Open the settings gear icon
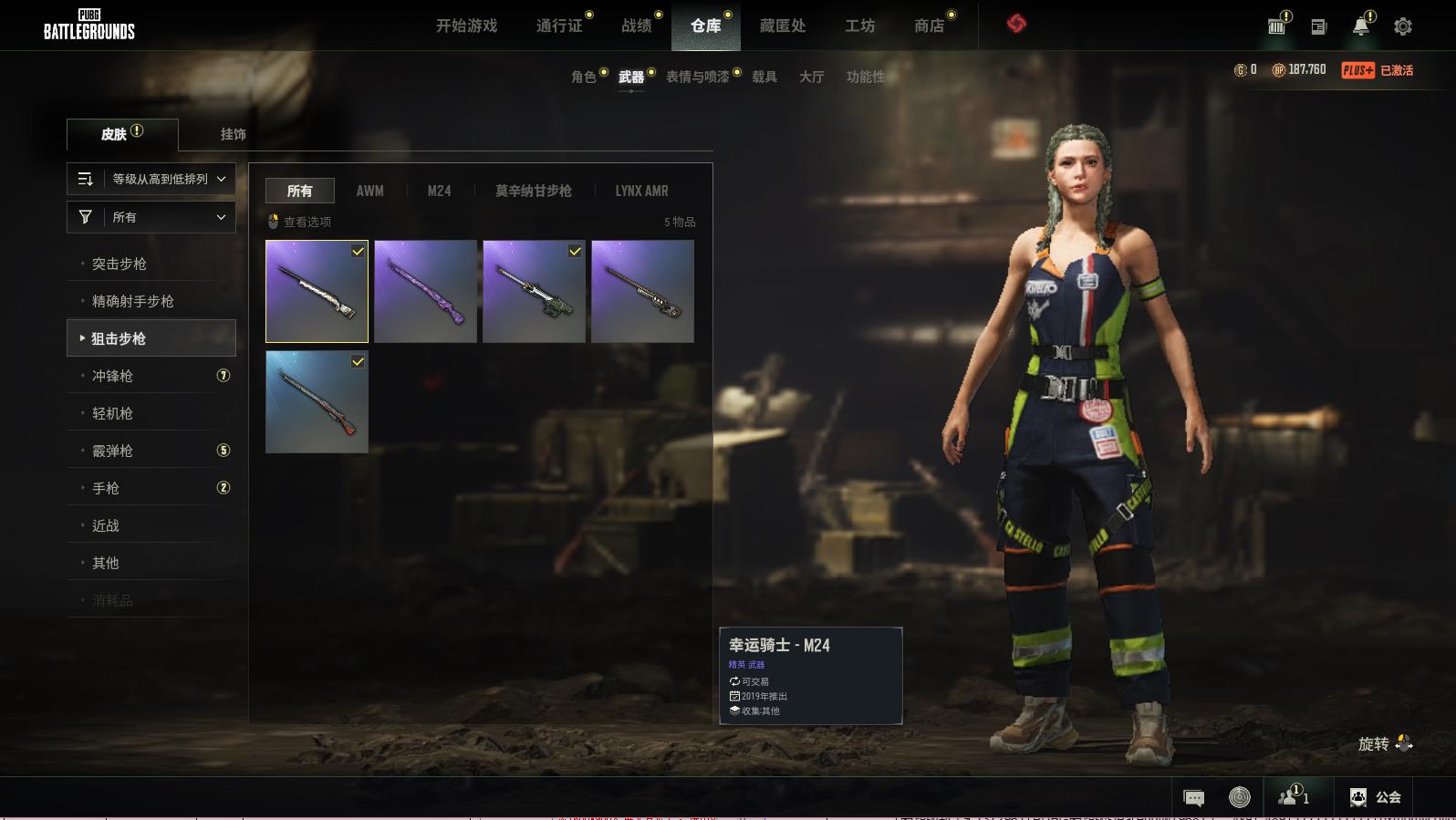This screenshot has height=820, width=1456. [x=1403, y=26]
